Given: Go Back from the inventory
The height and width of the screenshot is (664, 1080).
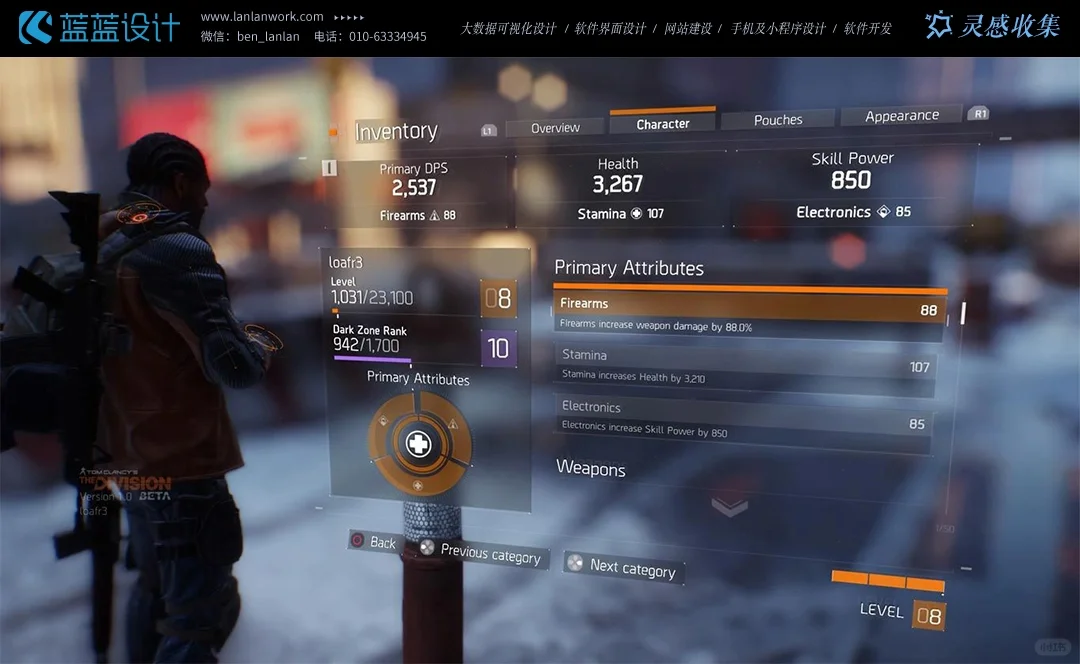Looking at the screenshot, I should (x=373, y=542).
